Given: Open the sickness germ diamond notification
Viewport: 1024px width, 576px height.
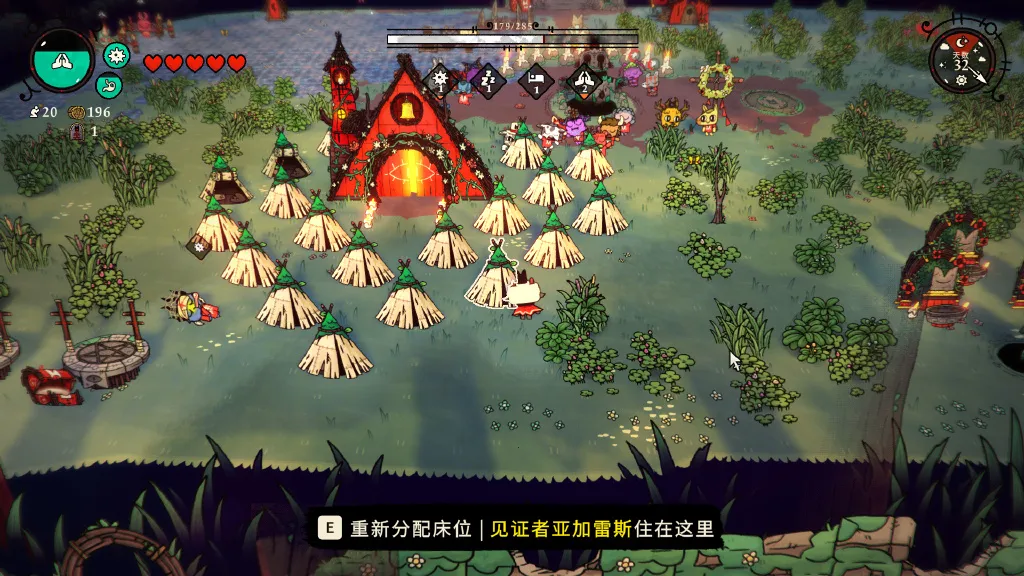Looking at the screenshot, I should [x=438, y=79].
